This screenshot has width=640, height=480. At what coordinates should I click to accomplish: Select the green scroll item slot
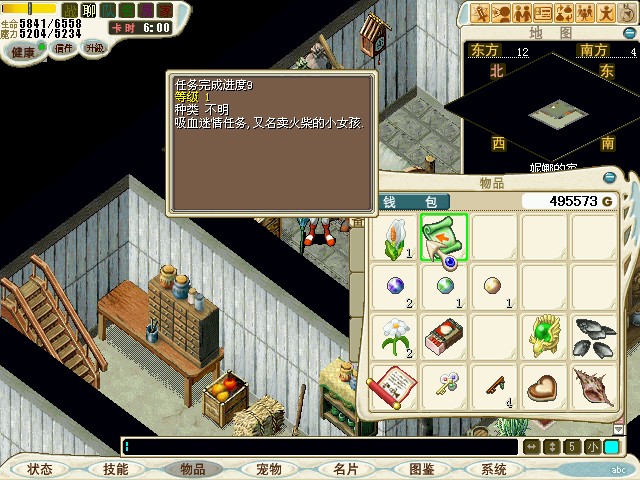tap(443, 238)
